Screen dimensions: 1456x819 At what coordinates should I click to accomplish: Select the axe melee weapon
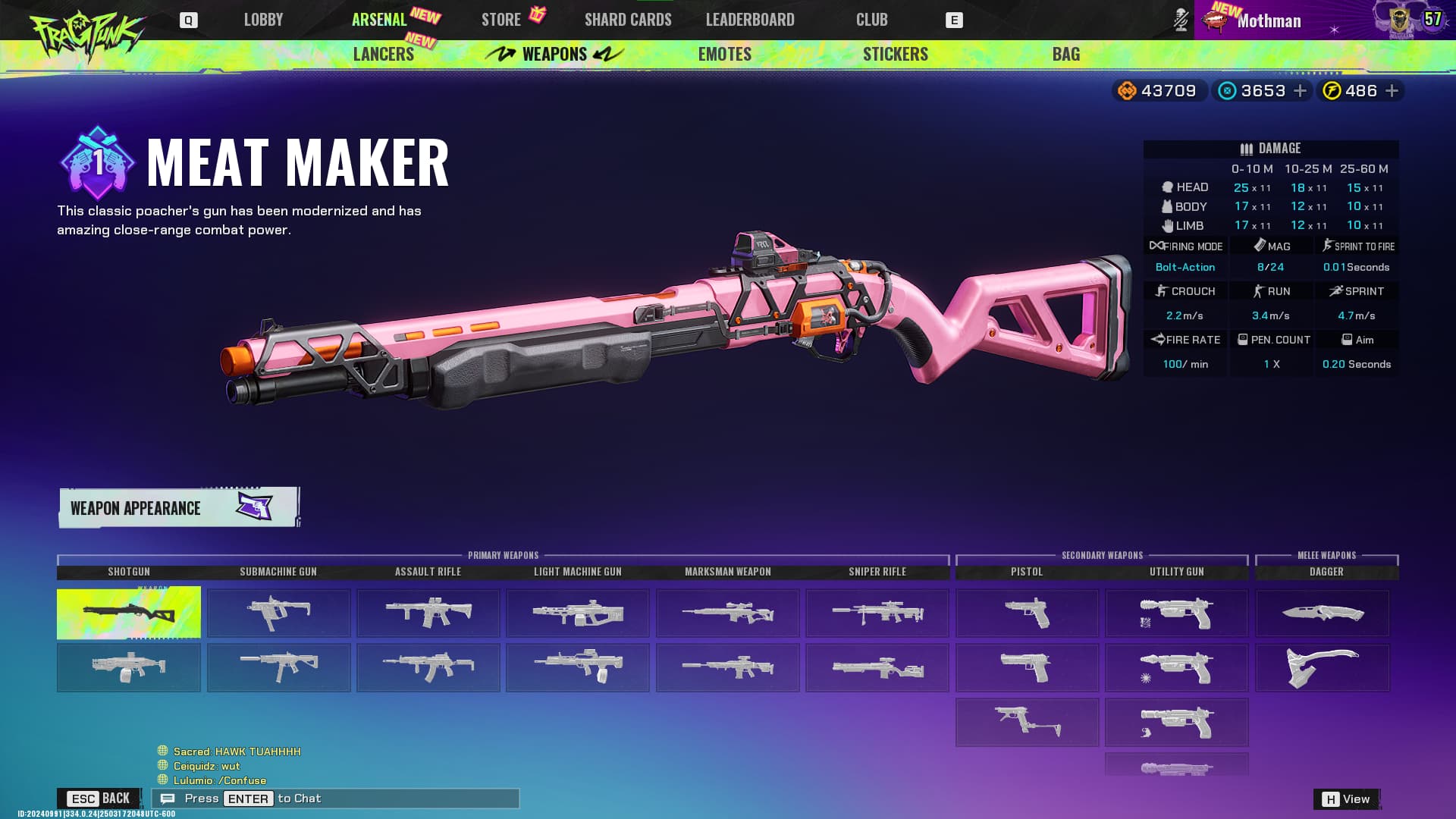[x=1323, y=667]
